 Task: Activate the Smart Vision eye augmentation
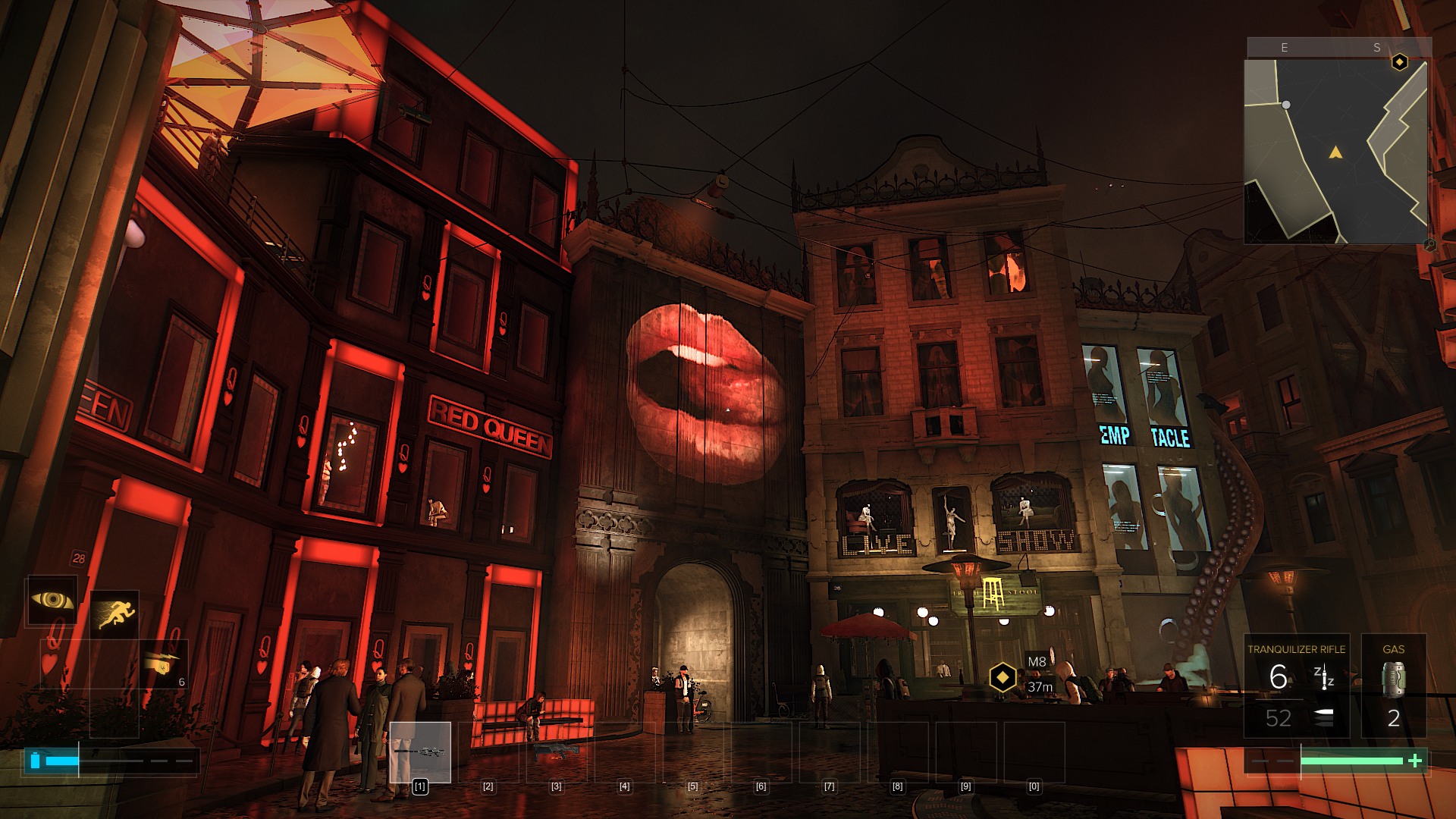[52, 601]
